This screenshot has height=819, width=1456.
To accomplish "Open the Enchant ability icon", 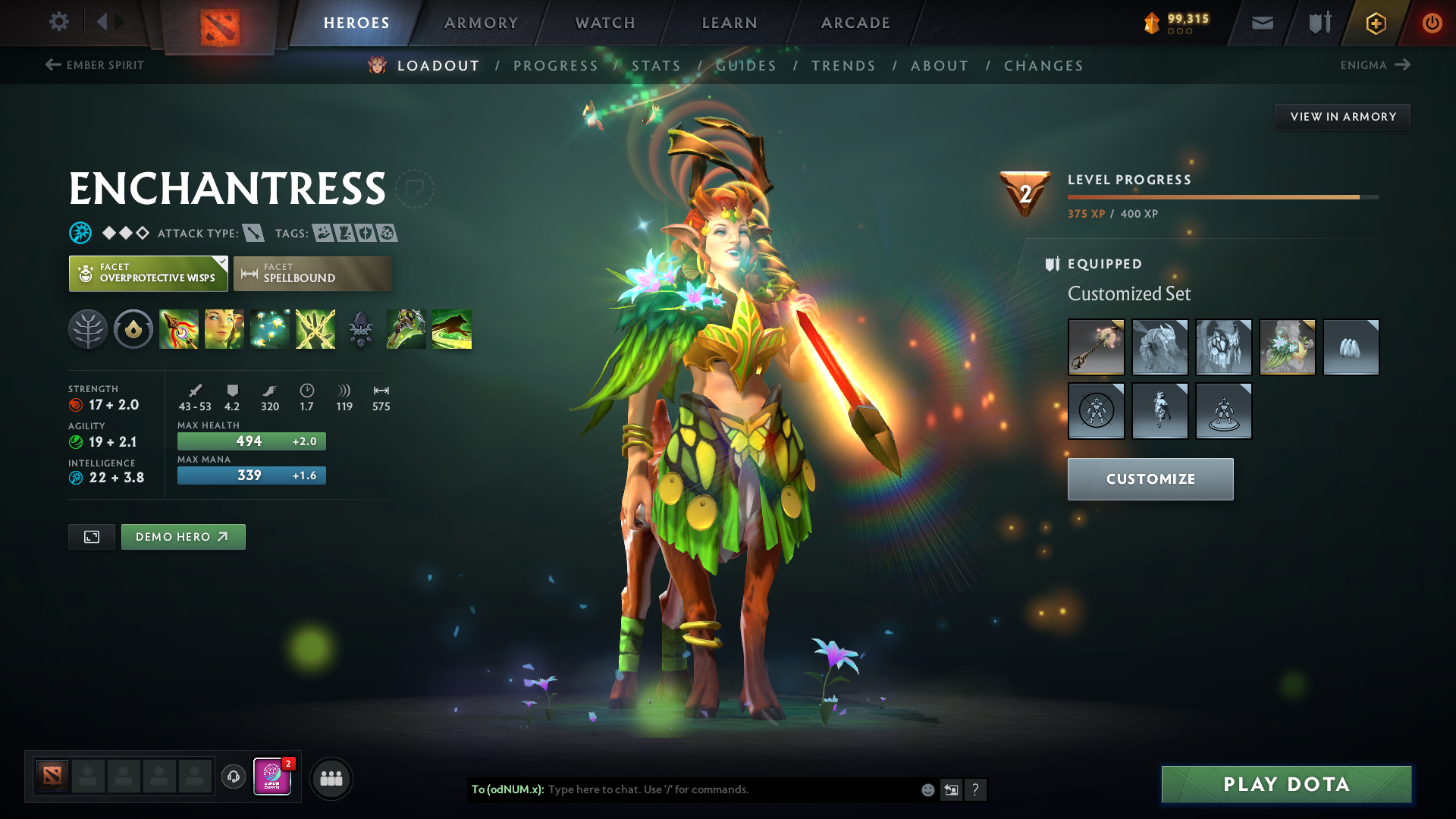I will (x=224, y=329).
